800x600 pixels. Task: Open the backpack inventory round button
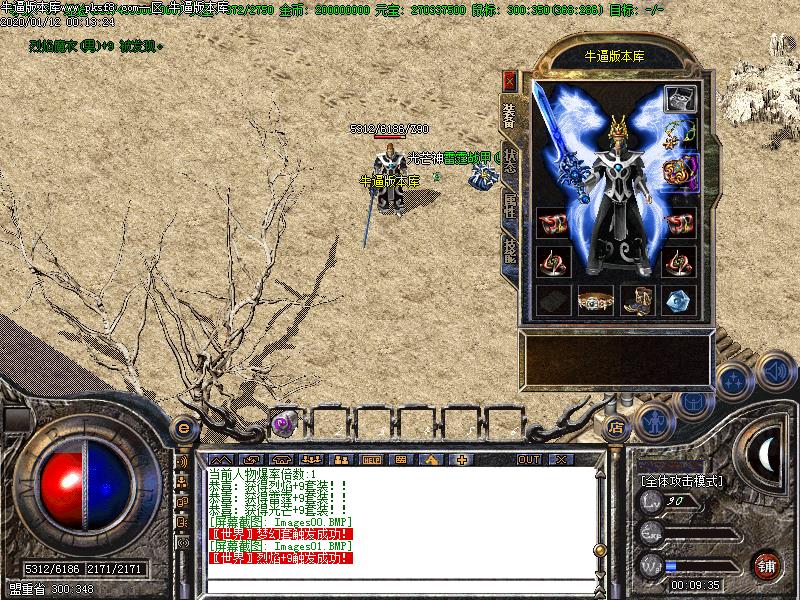[x=693, y=403]
